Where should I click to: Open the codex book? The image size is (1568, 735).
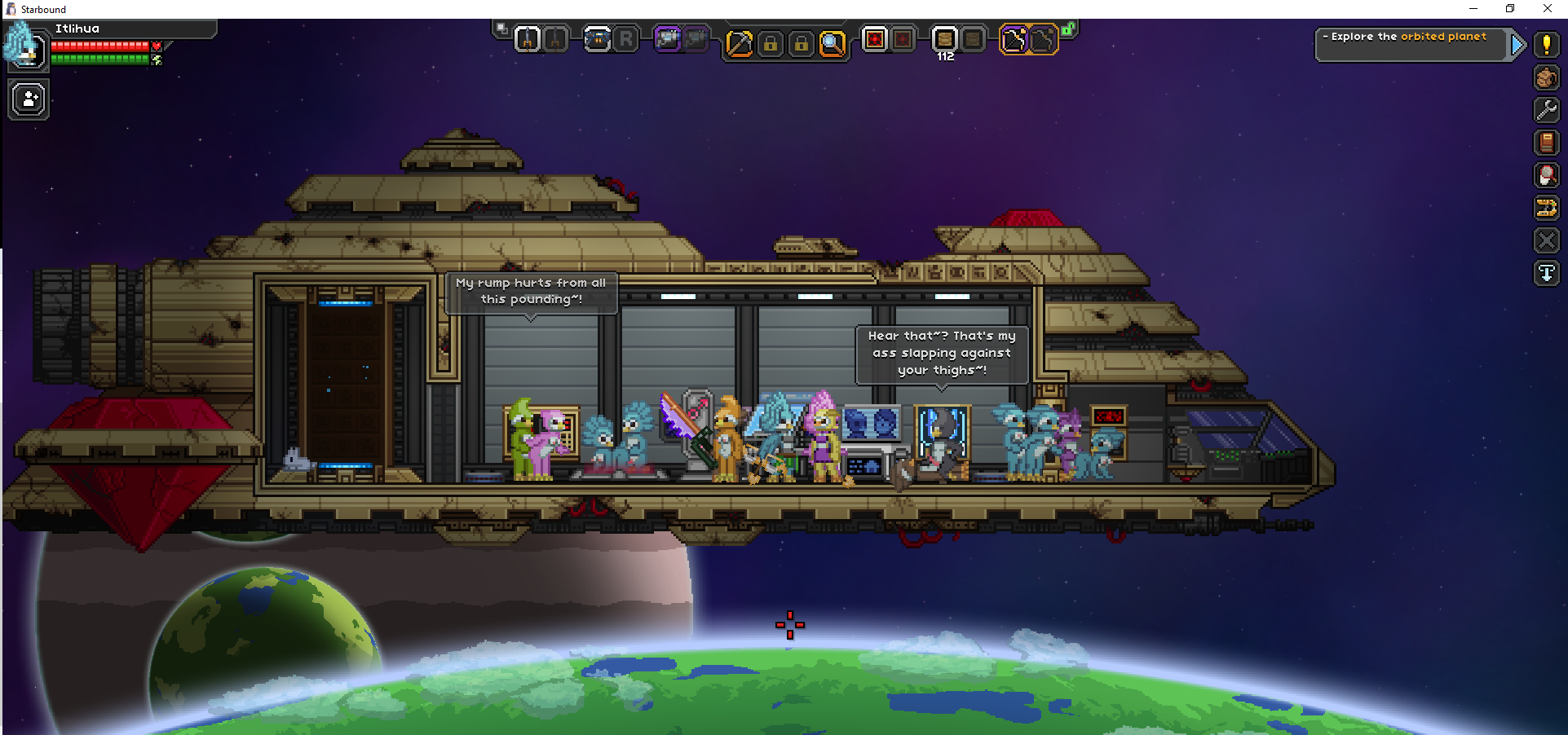1546,143
